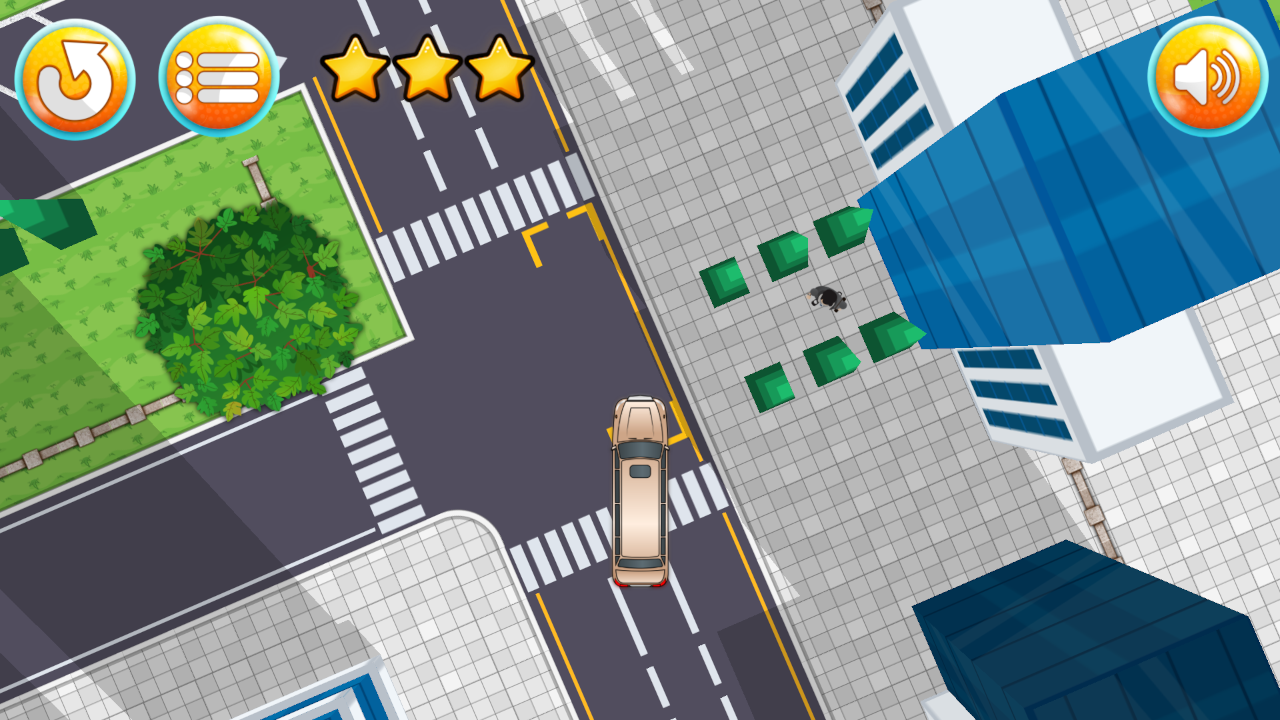Click the pedestrian on the sidewalk
The height and width of the screenshot is (720, 1280).
tap(825, 297)
